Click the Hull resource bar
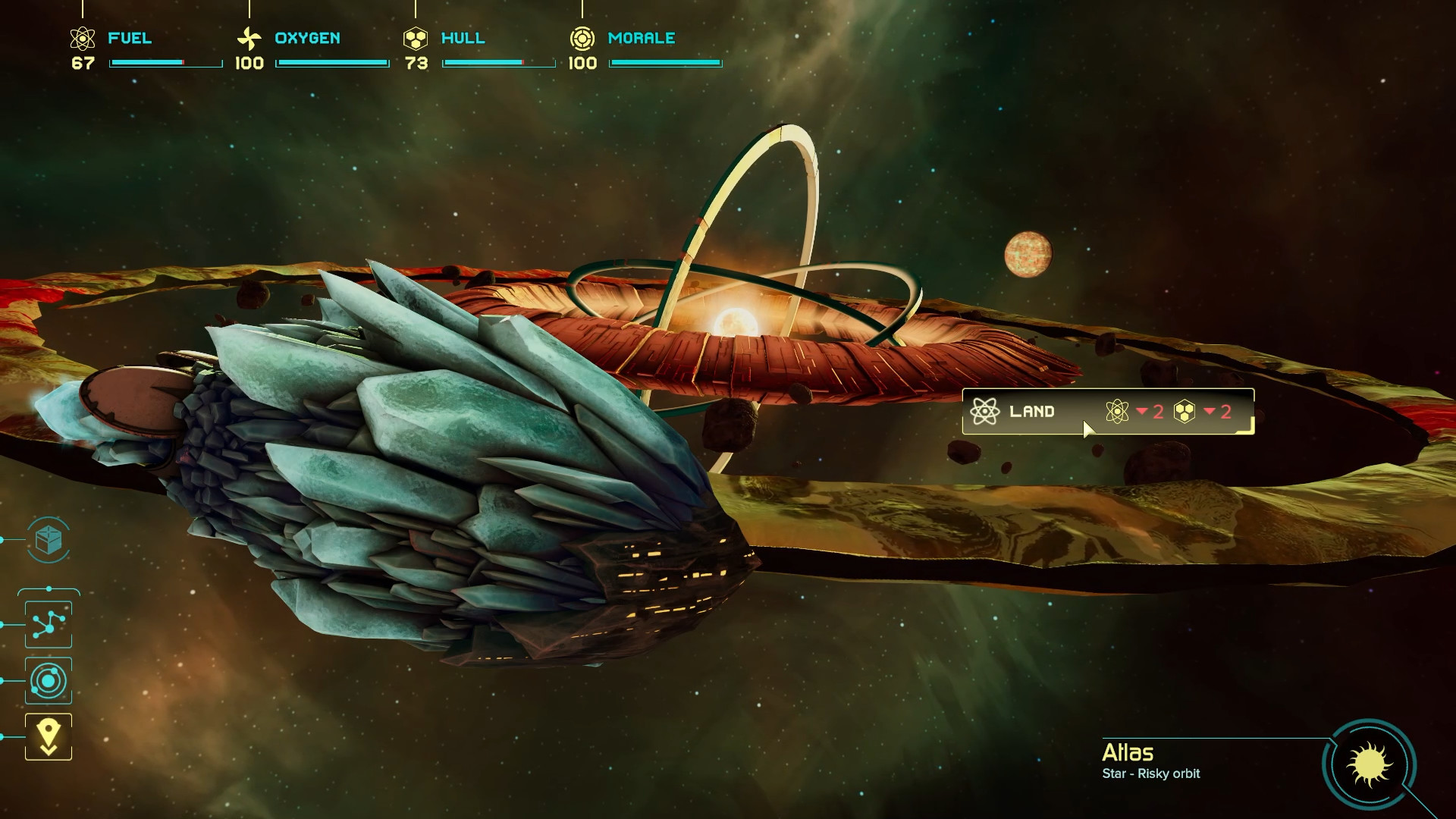 (x=498, y=64)
